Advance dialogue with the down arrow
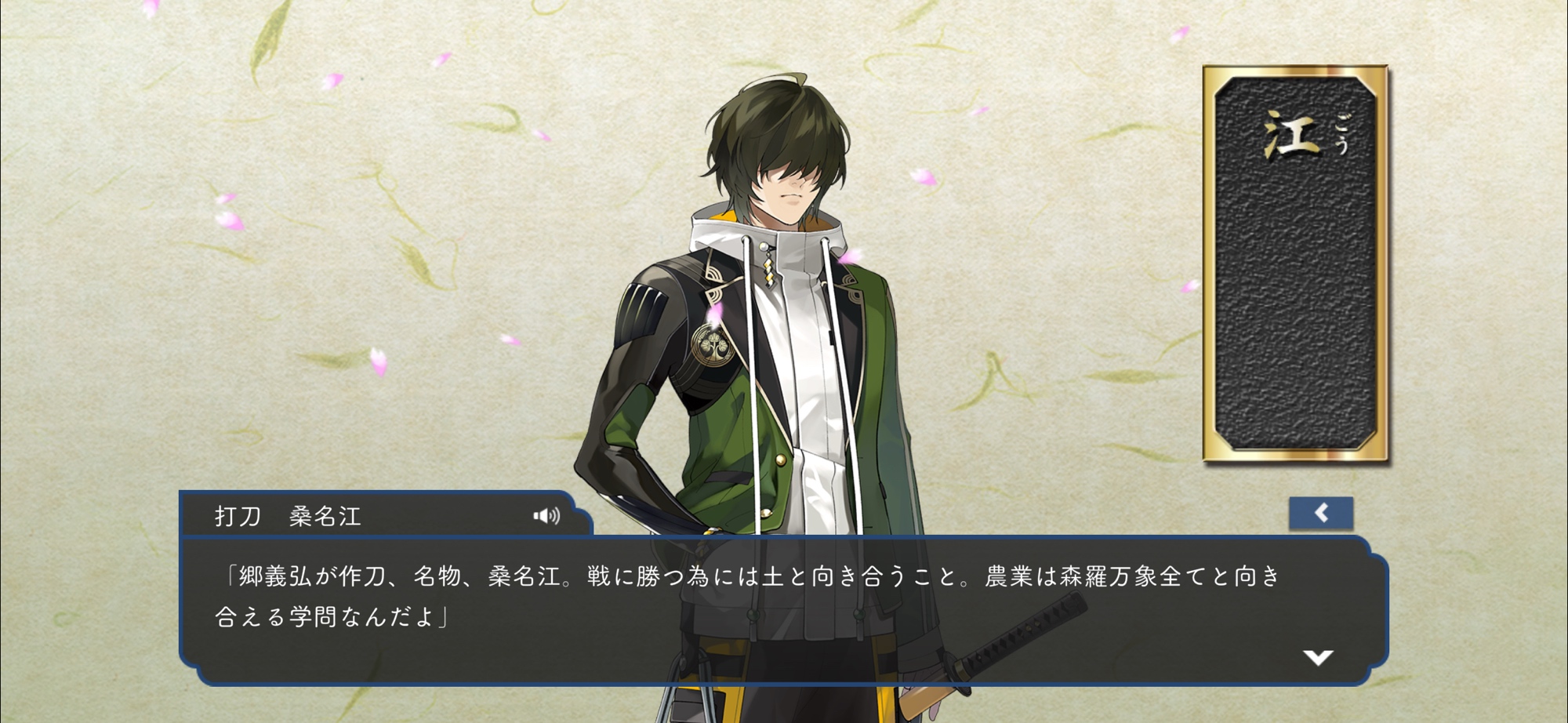1568x723 pixels. 1318,657
